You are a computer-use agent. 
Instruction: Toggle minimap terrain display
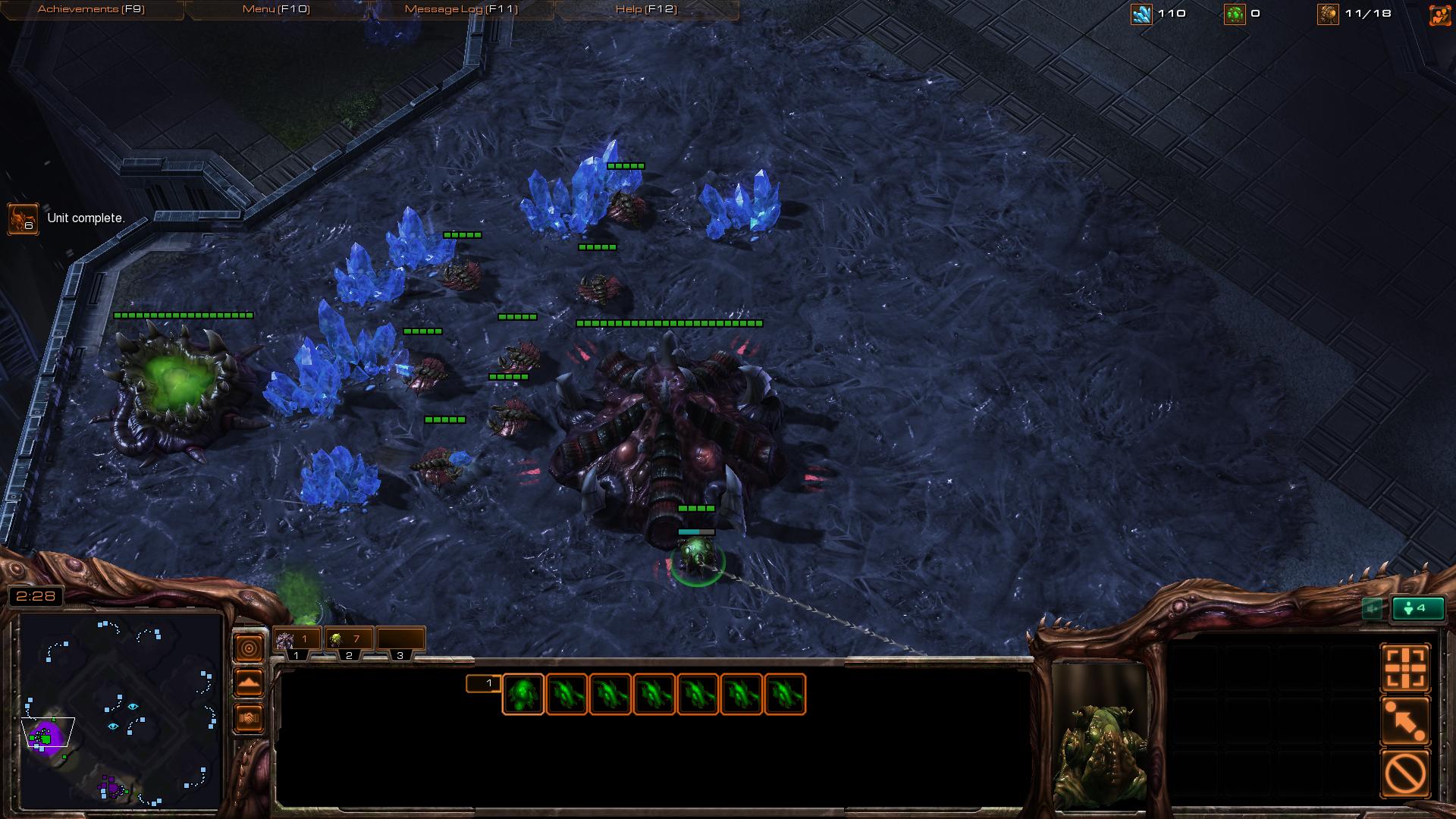pyautogui.click(x=249, y=683)
